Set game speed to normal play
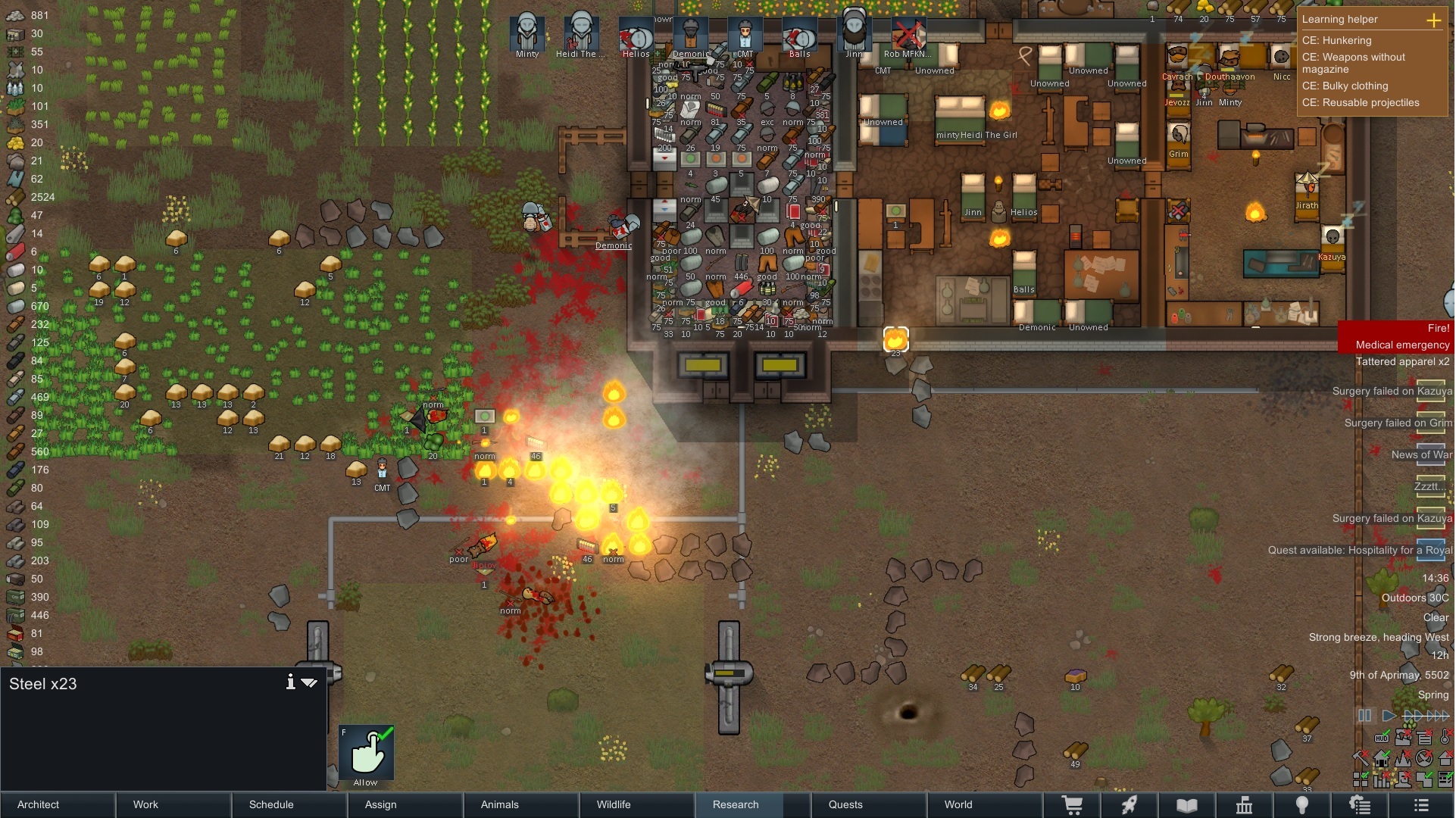Viewport: 1456px width, 818px height. click(1389, 716)
